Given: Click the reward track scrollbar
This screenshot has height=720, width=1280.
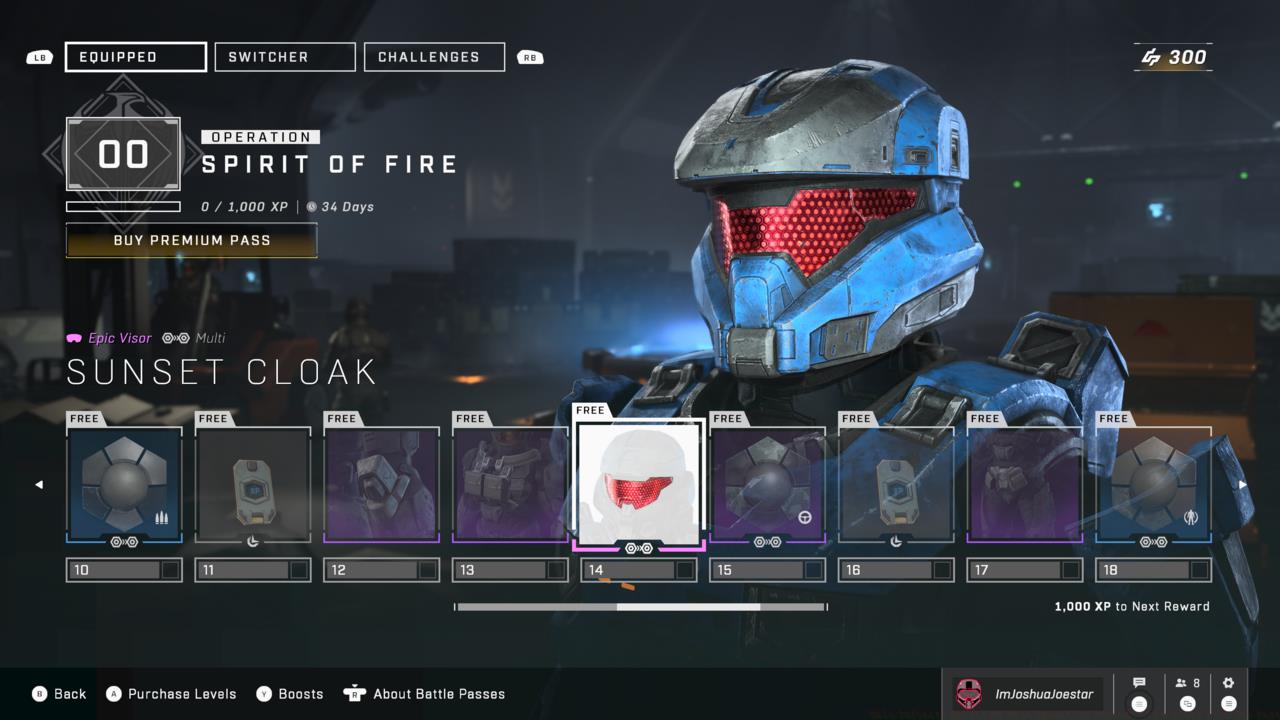Looking at the screenshot, I should [x=640, y=606].
